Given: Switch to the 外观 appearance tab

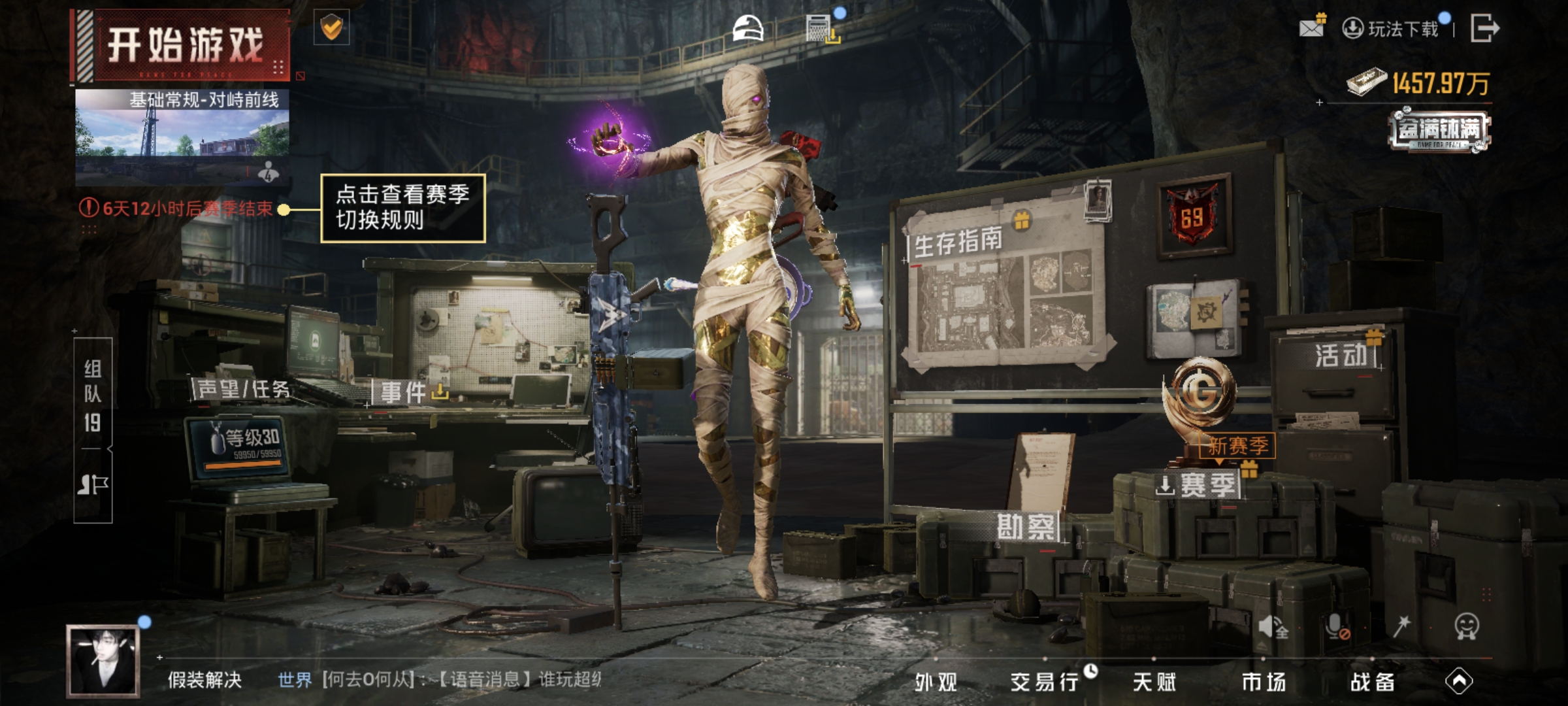Looking at the screenshot, I should [x=936, y=682].
